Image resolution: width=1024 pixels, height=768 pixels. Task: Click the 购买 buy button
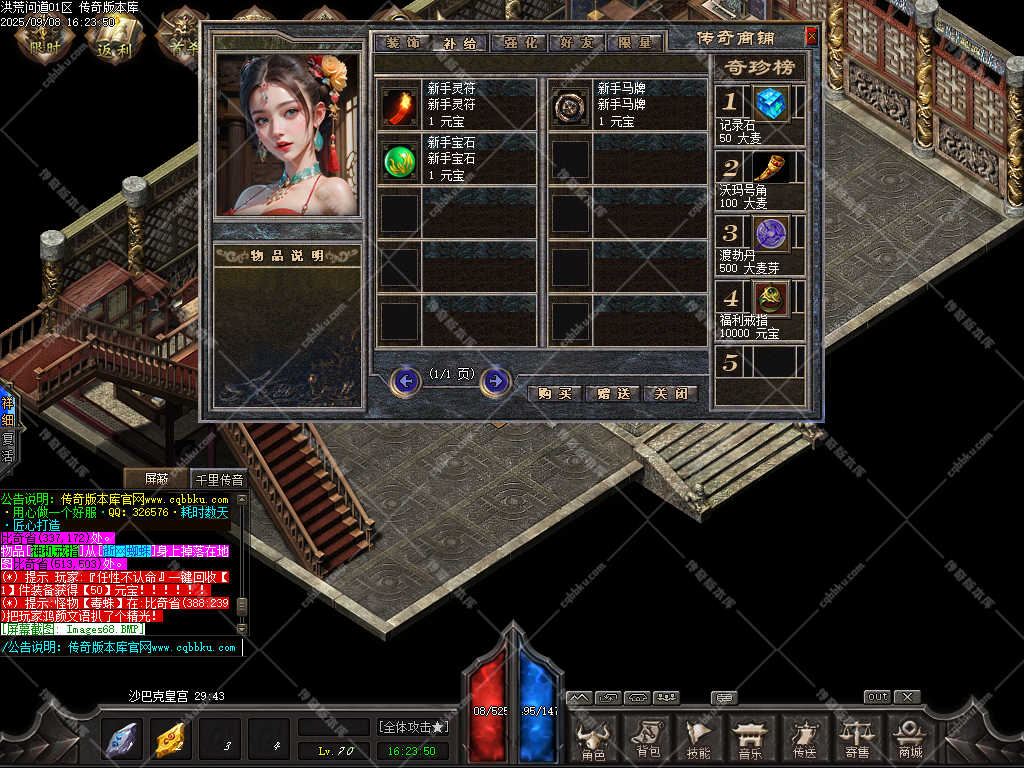coord(554,394)
